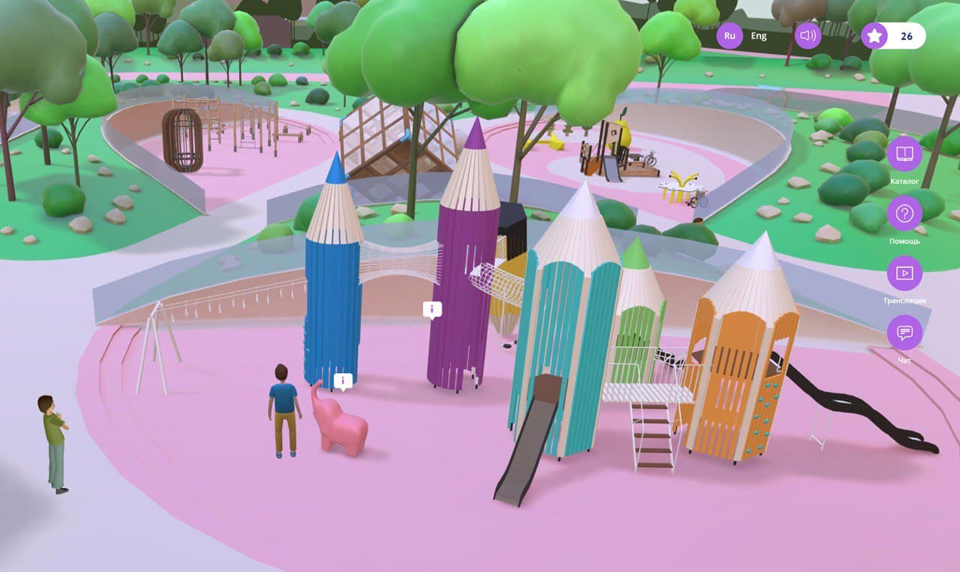Open the Трансляция broadcast
960x572 pixels.
pyautogui.click(x=904, y=274)
